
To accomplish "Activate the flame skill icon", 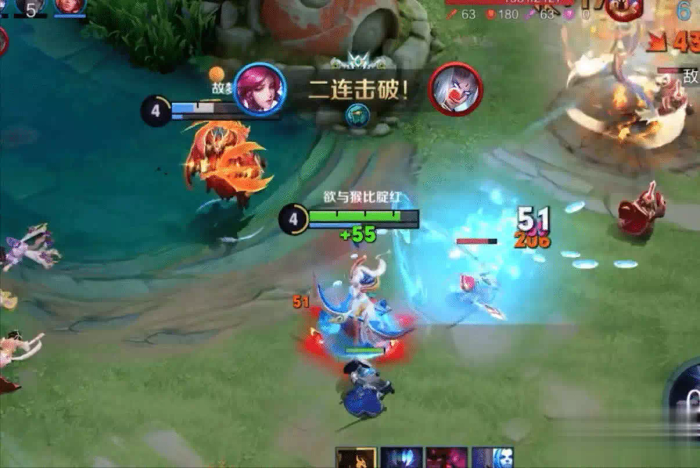I will point(355,459).
